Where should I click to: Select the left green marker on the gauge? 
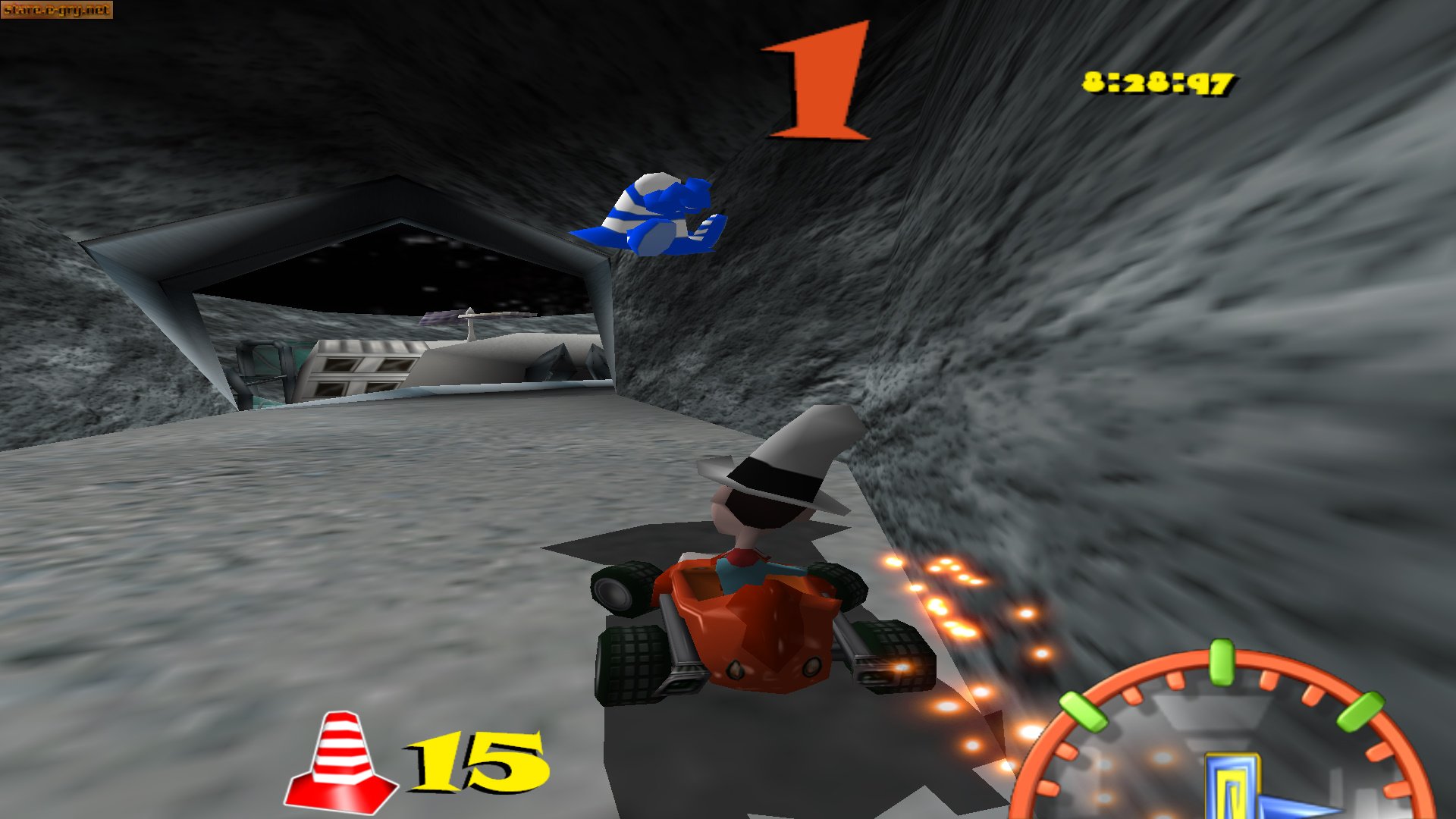tap(1083, 711)
